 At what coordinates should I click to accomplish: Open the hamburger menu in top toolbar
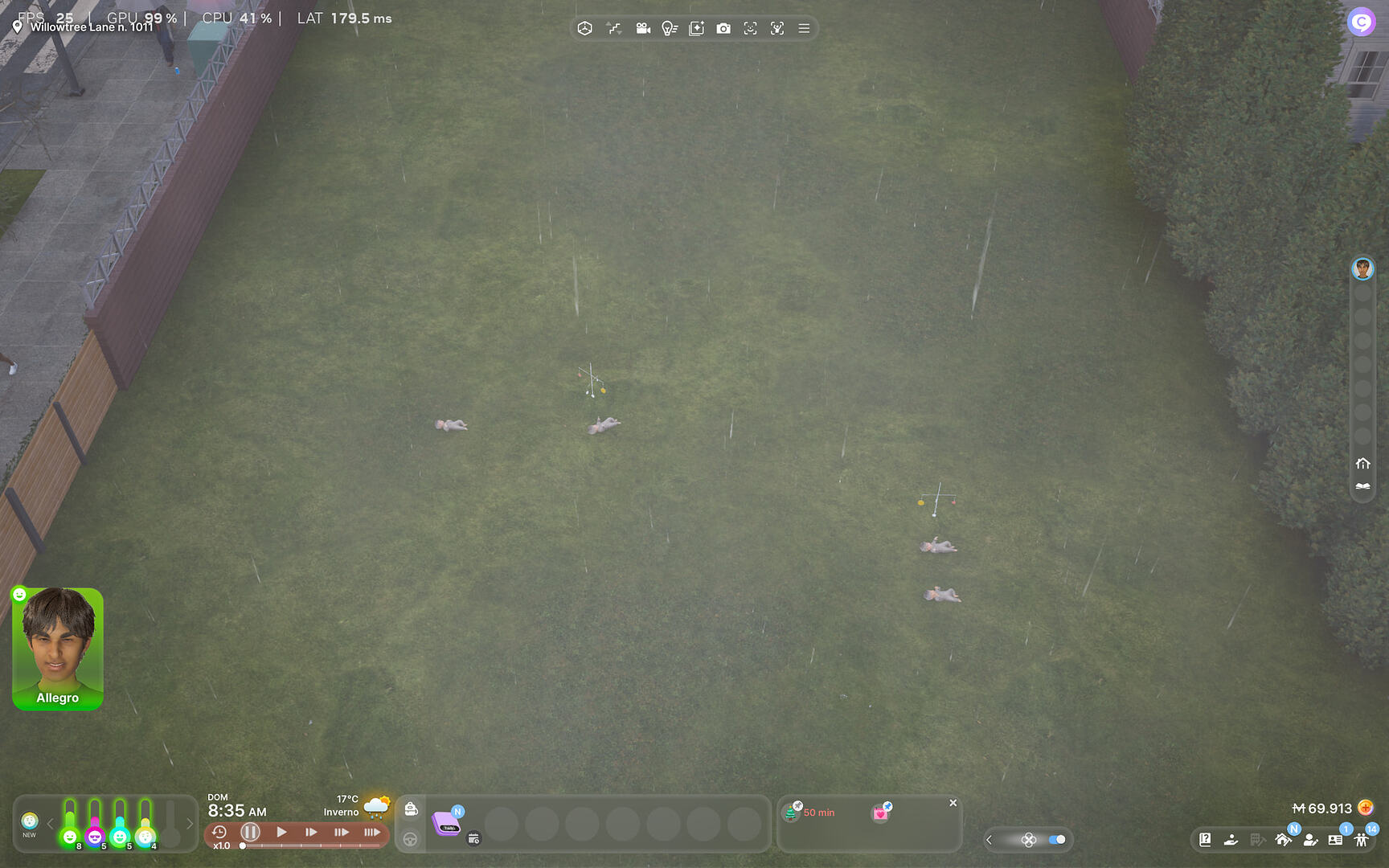(803, 28)
